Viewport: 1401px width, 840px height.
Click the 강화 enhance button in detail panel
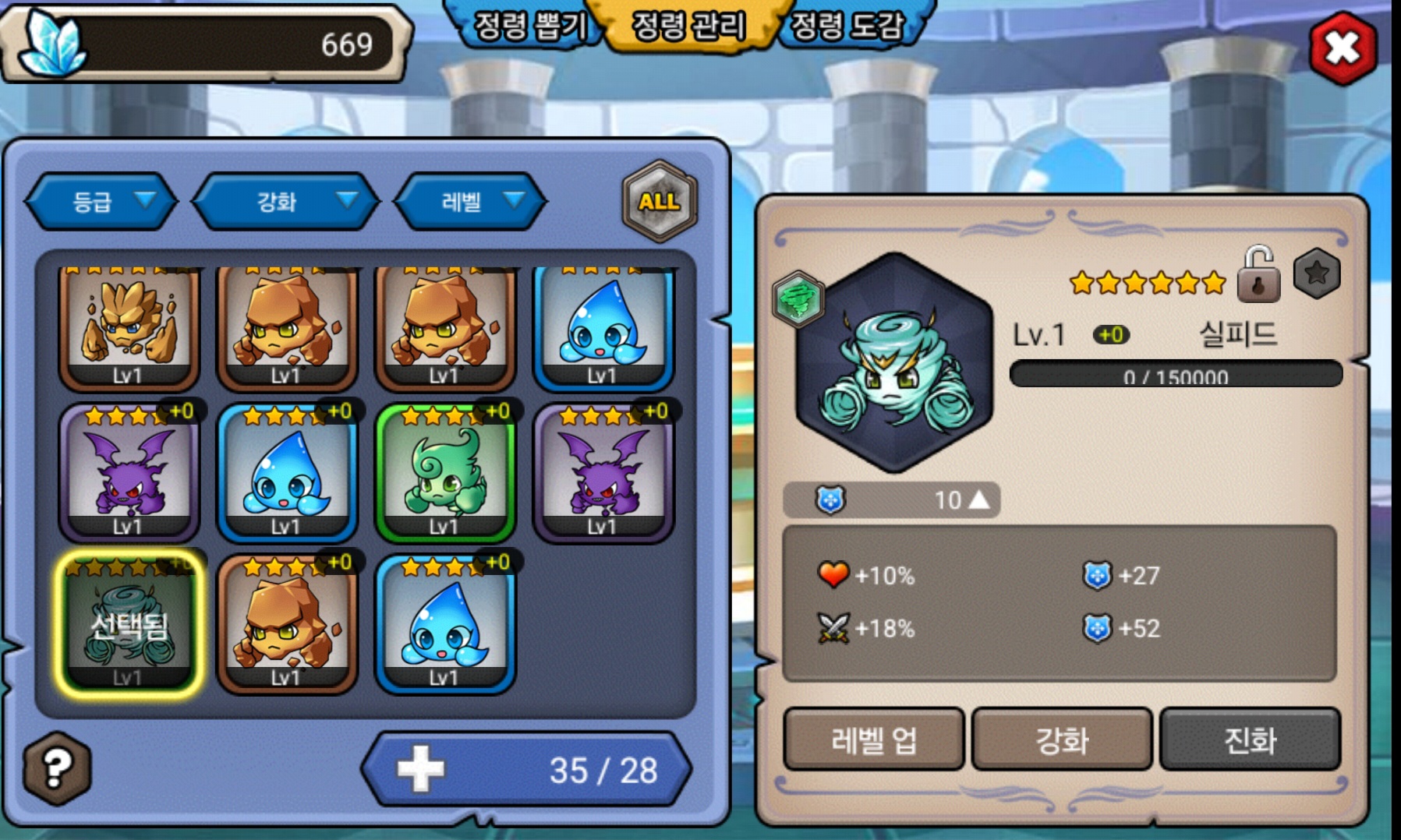coord(1062,739)
